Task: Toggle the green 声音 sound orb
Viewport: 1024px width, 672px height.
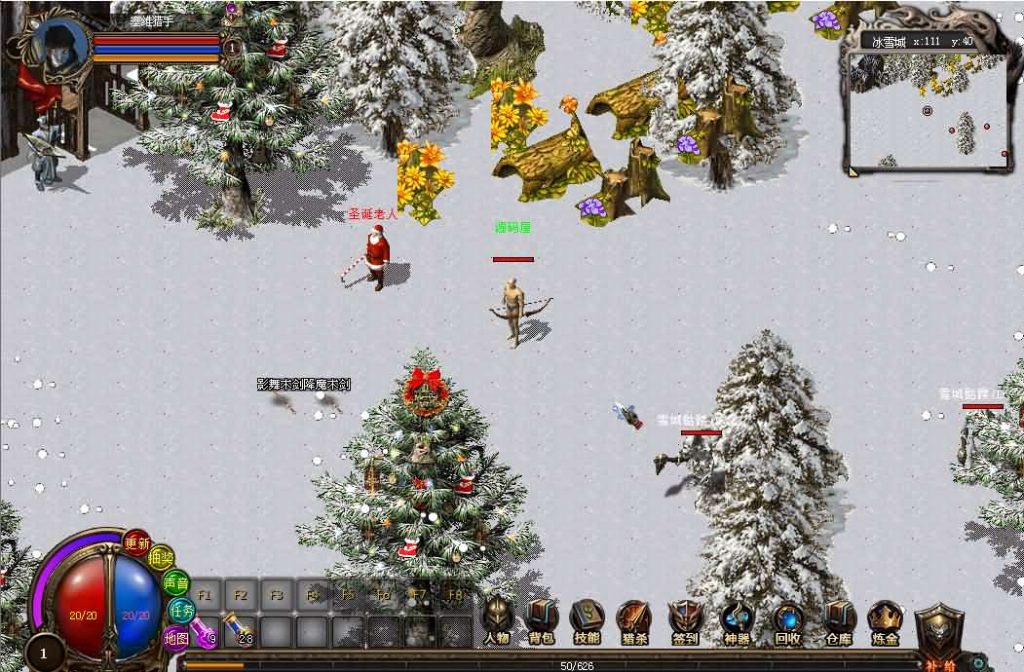Action: pos(176,582)
